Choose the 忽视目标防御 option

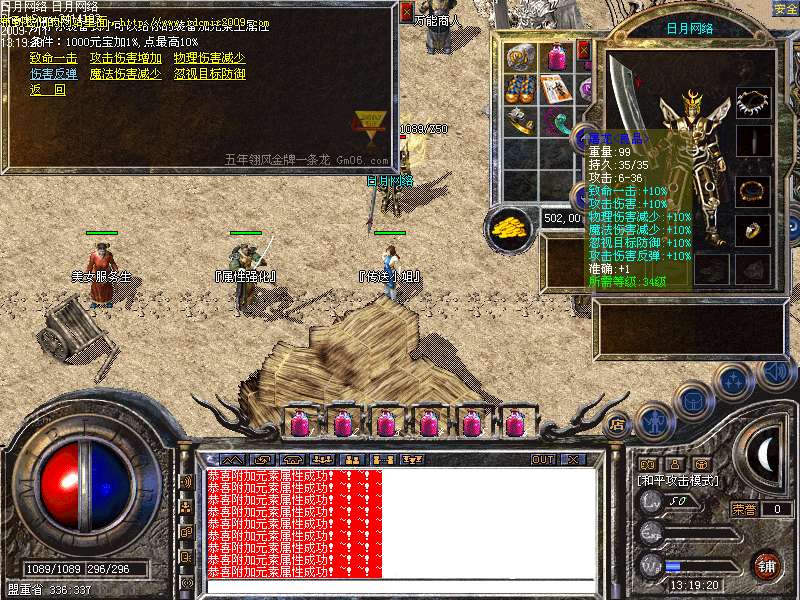point(209,74)
